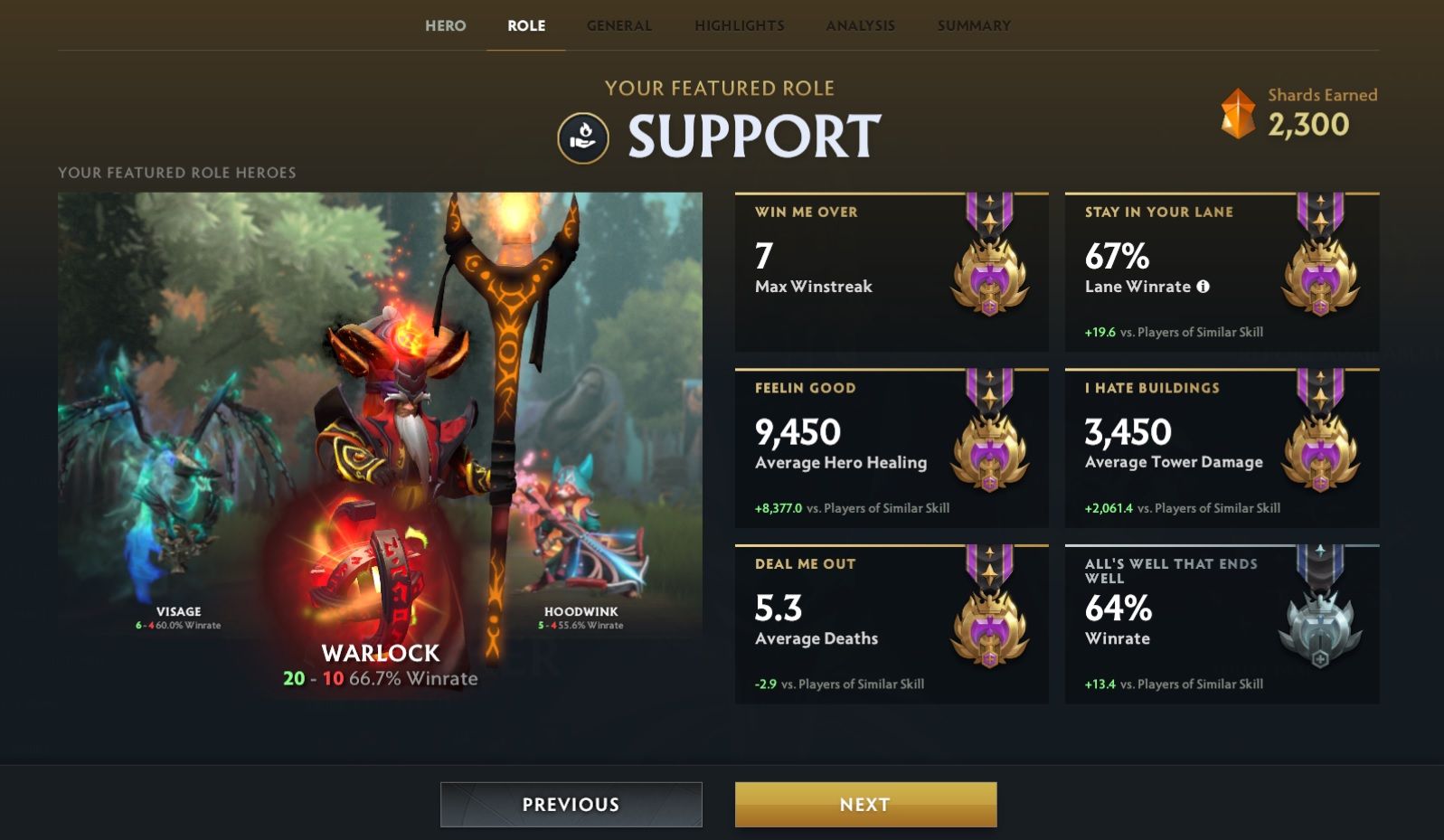Click the Stay In Your Lane medal badge

click(x=1323, y=276)
